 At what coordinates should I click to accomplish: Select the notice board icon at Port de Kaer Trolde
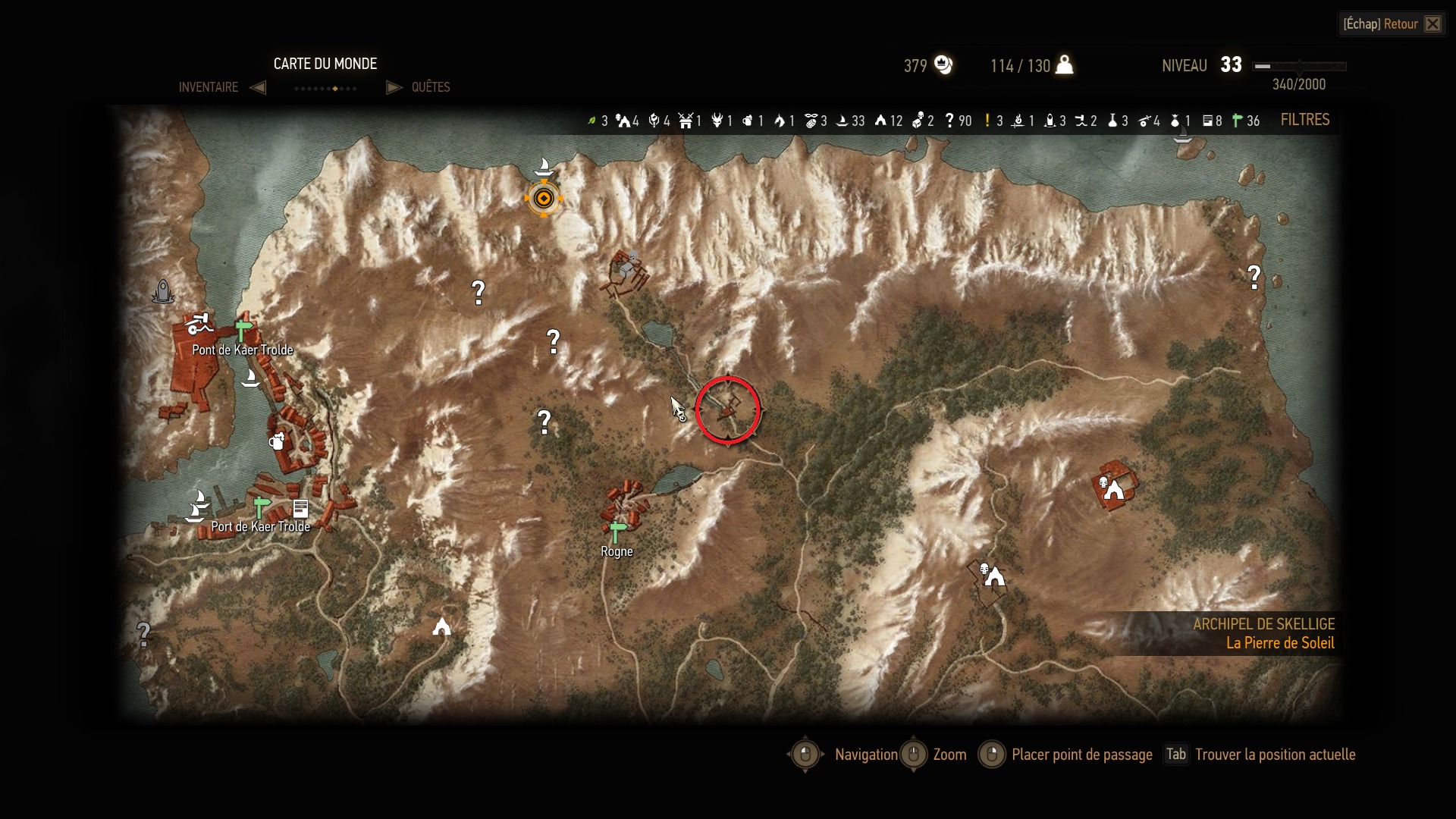click(x=300, y=508)
